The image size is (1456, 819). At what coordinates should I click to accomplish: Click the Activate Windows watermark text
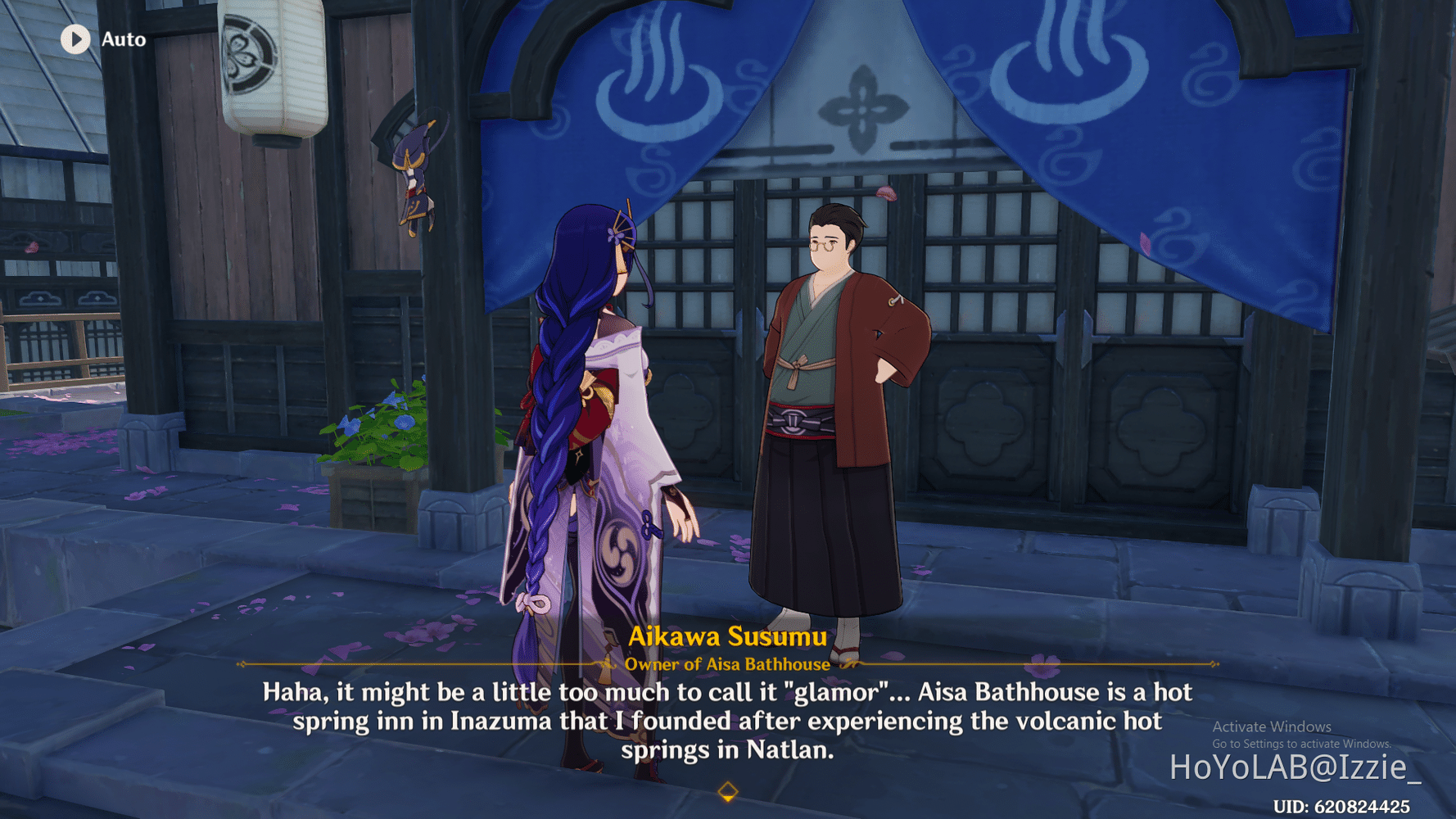[x=1271, y=726]
